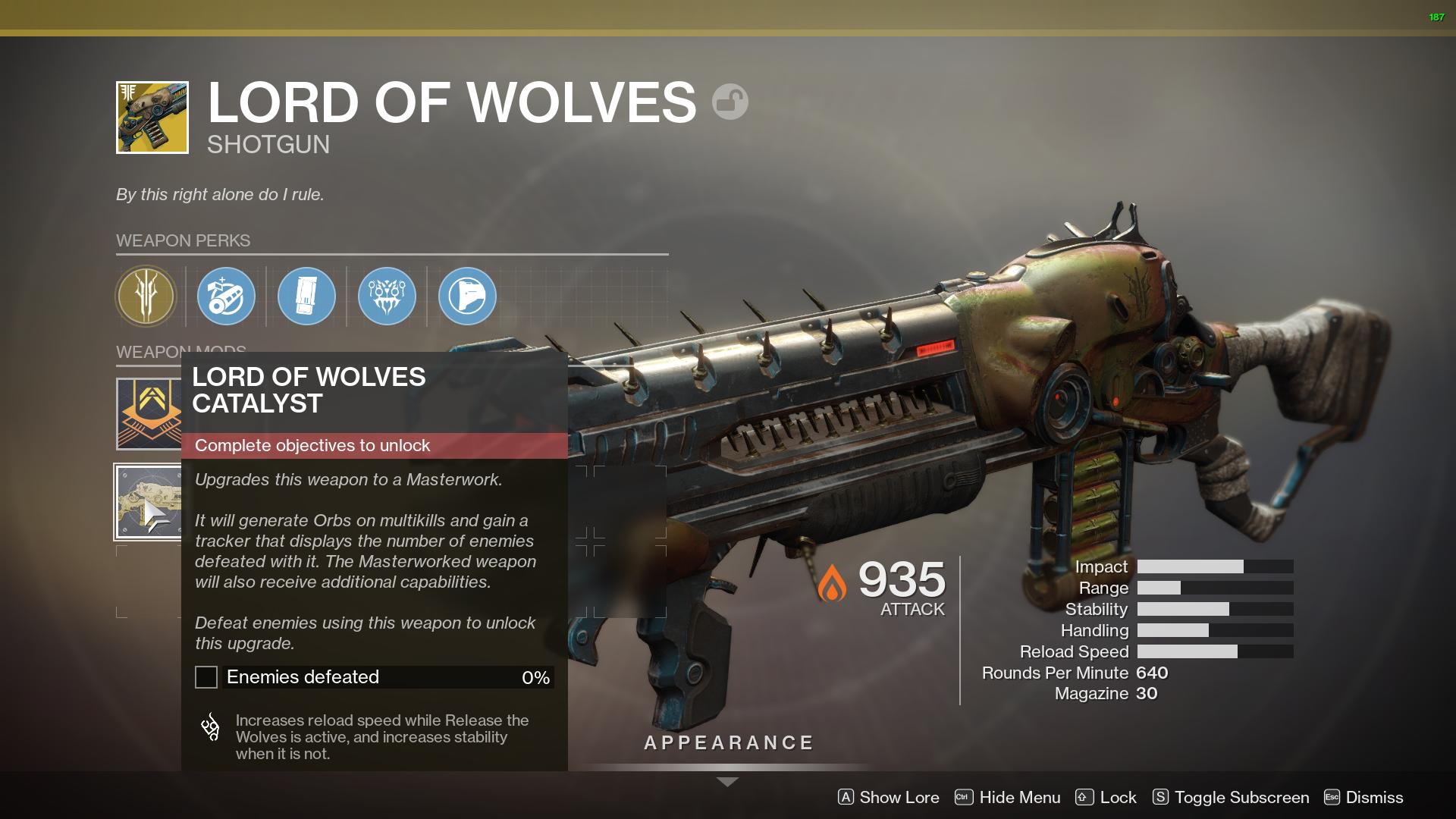1456x819 pixels.
Task: Click the fifth weapon perk icon
Action: point(467,297)
